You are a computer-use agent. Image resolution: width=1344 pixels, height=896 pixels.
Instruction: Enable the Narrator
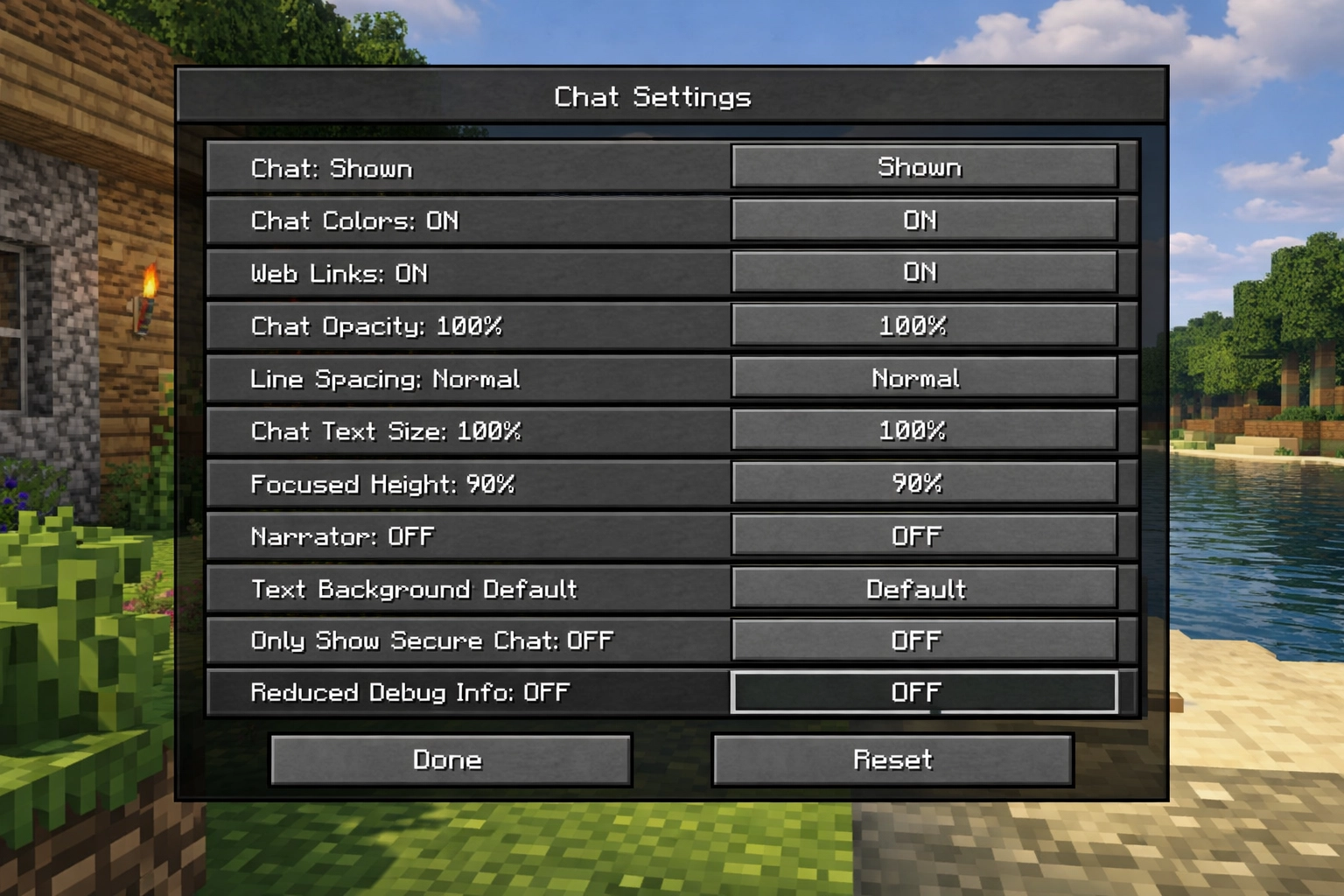tap(923, 535)
